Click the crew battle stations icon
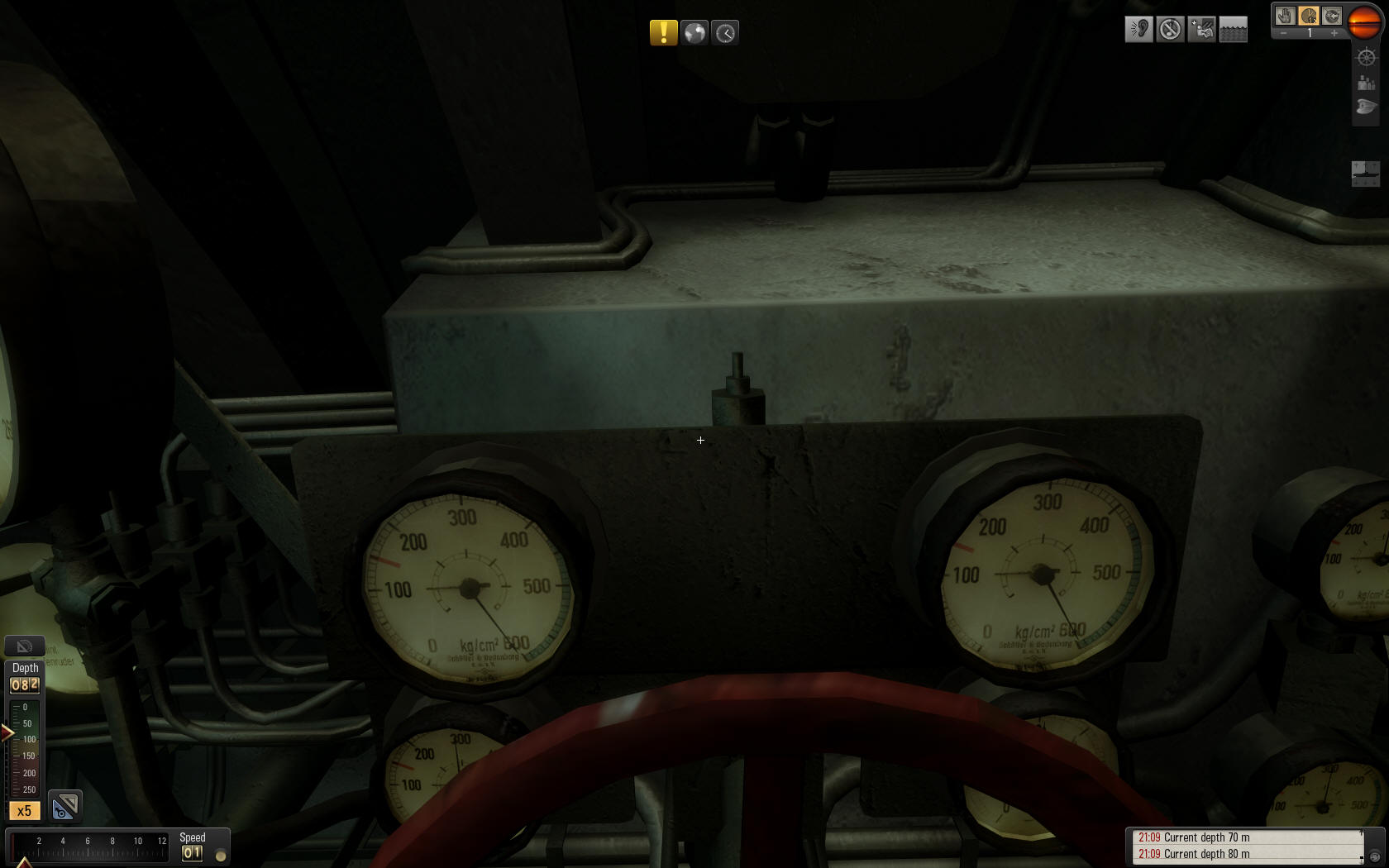Image resolution: width=1389 pixels, height=868 pixels. tap(1201, 30)
